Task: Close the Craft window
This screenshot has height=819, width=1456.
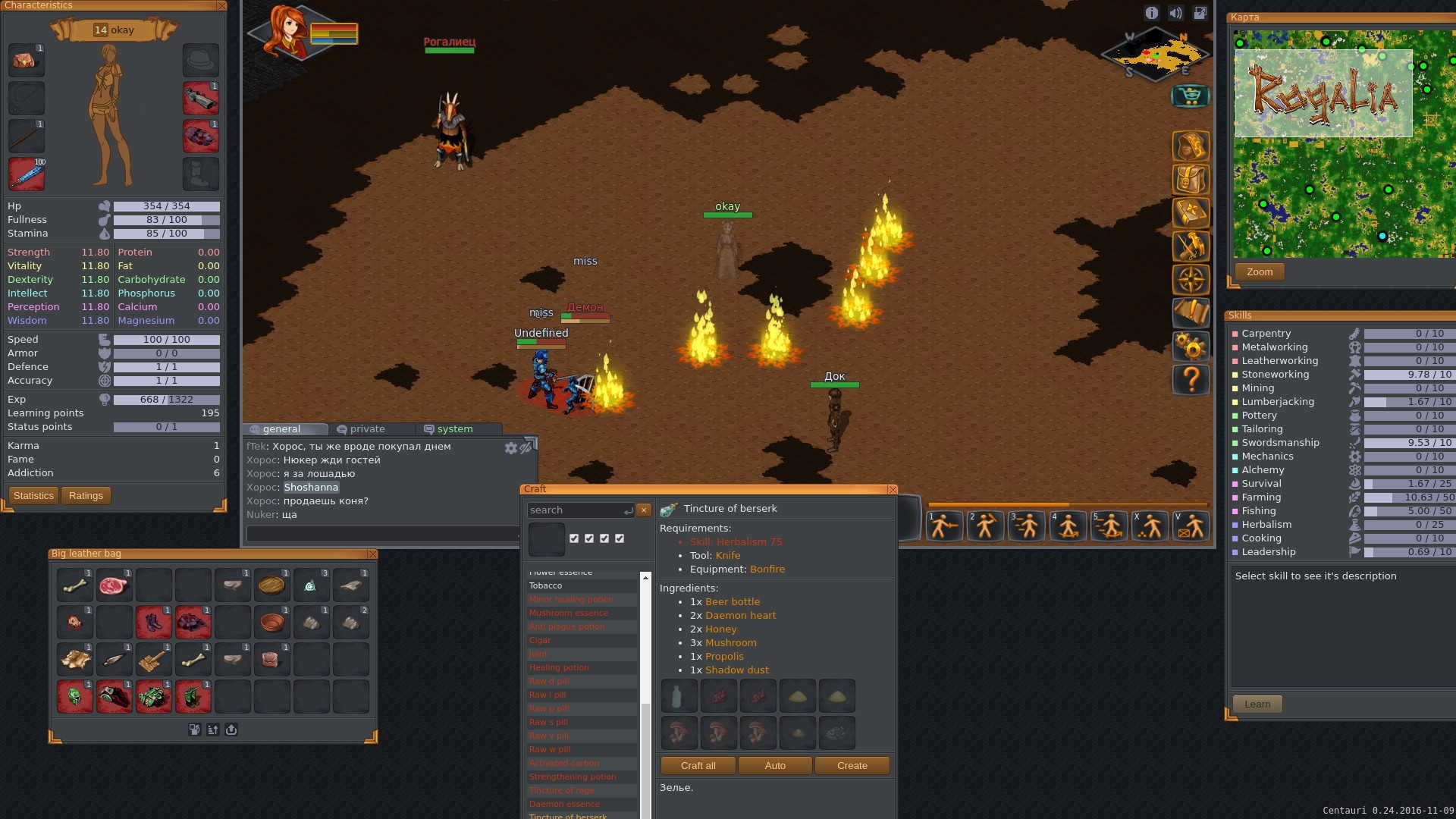Action: (x=892, y=490)
